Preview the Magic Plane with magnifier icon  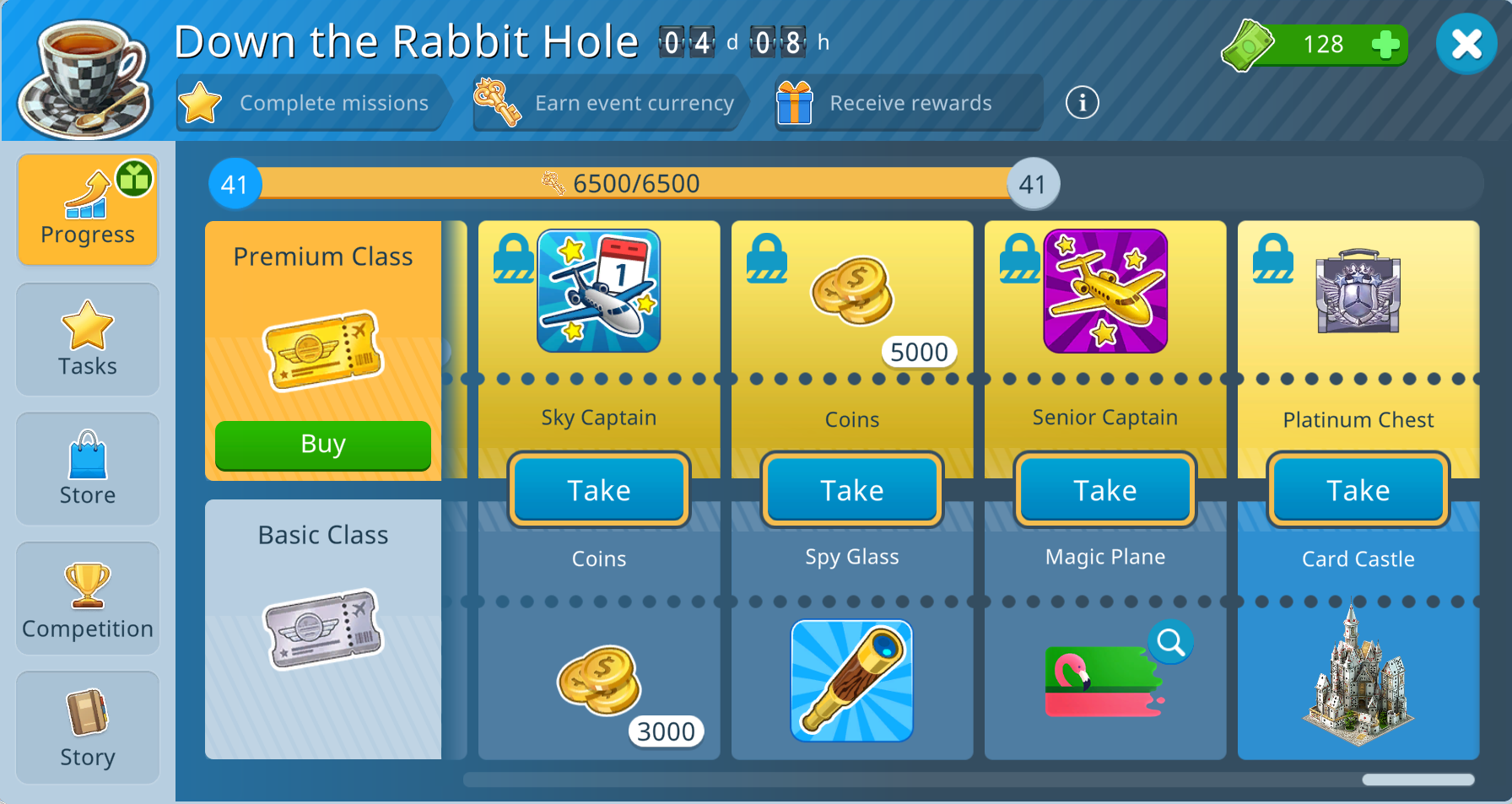[1171, 643]
